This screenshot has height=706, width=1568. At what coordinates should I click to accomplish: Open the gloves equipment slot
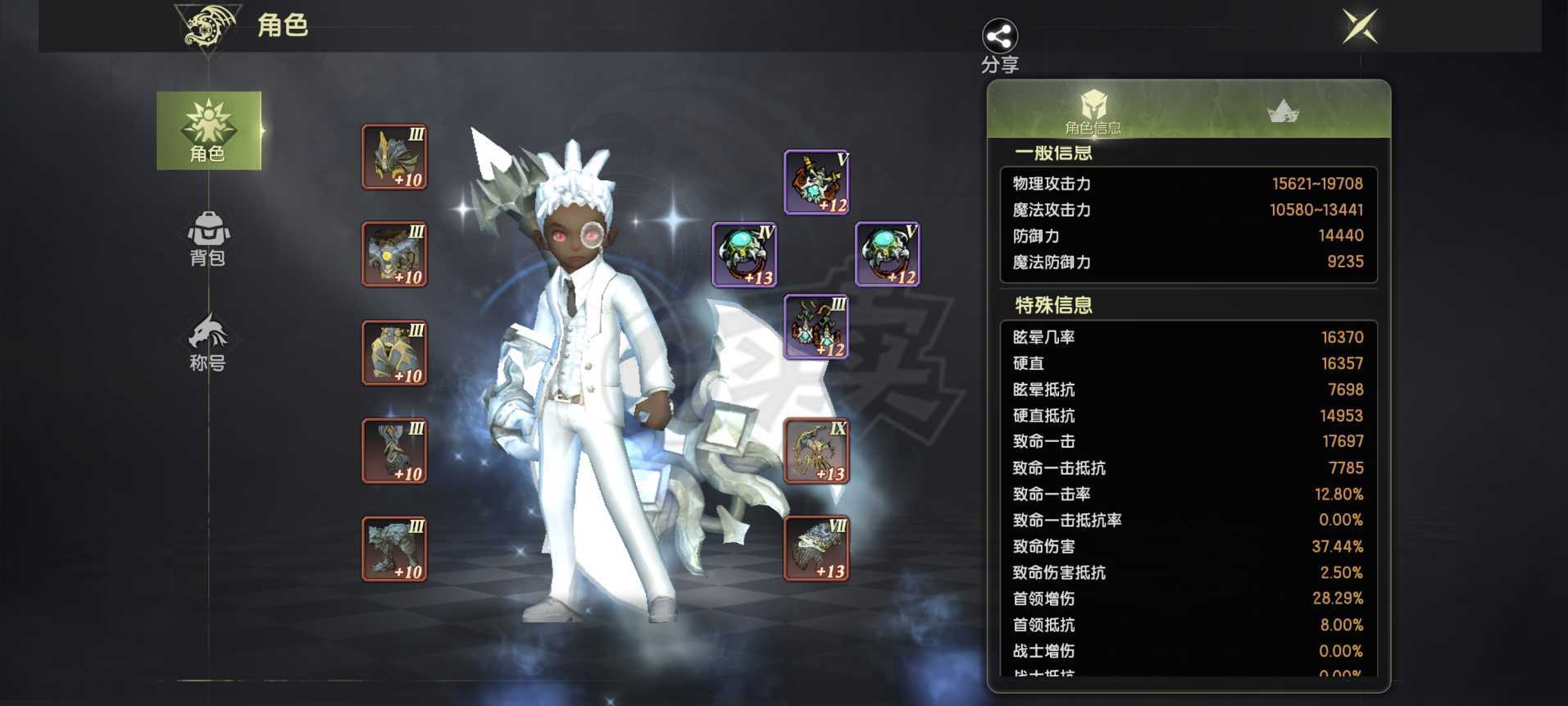[394, 451]
